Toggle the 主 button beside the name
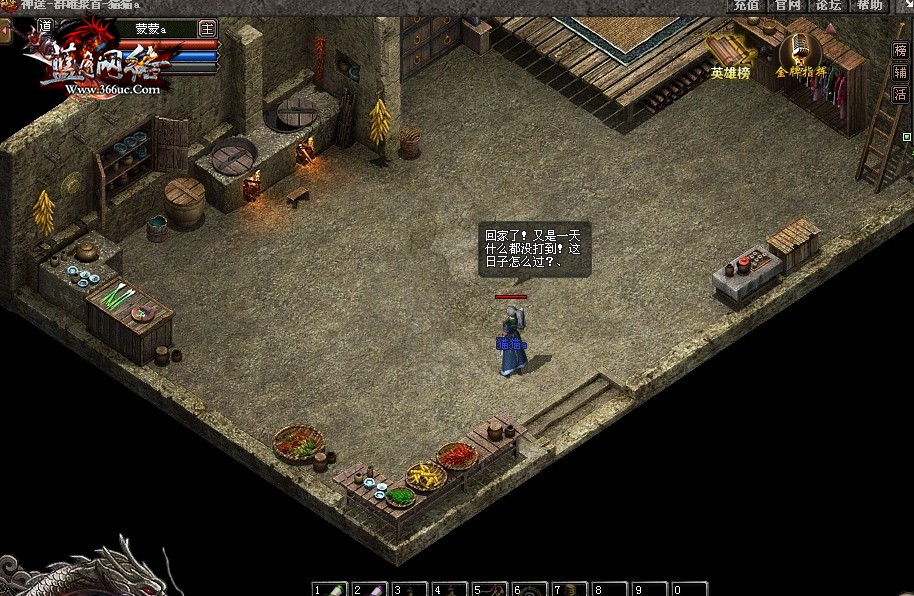Viewport: 914px width, 596px height. 208,28
